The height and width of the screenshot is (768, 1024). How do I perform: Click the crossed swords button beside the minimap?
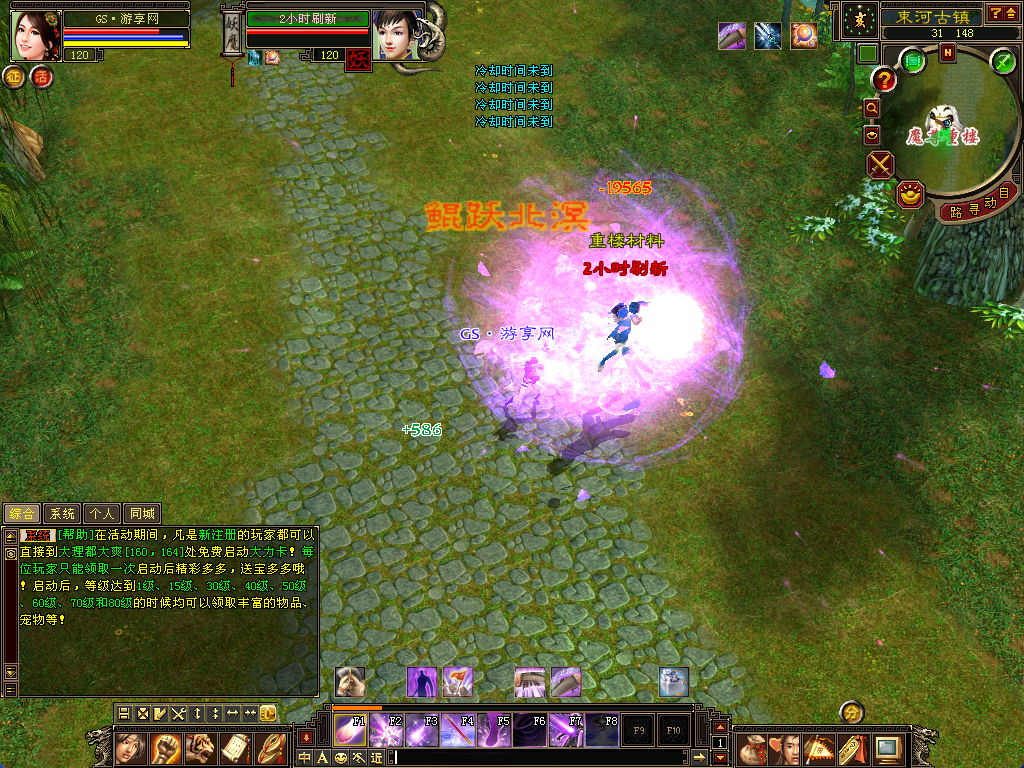(880, 164)
